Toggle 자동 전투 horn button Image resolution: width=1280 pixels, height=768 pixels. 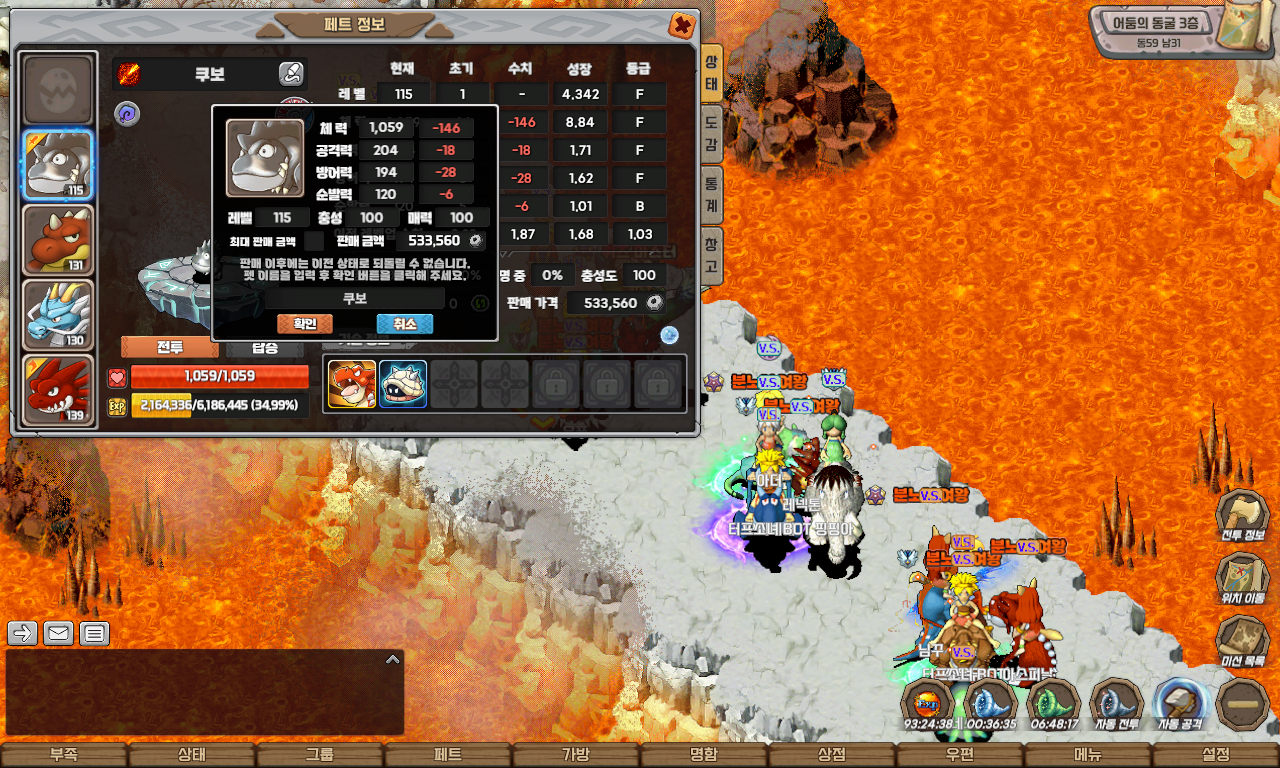[1116, 703]
